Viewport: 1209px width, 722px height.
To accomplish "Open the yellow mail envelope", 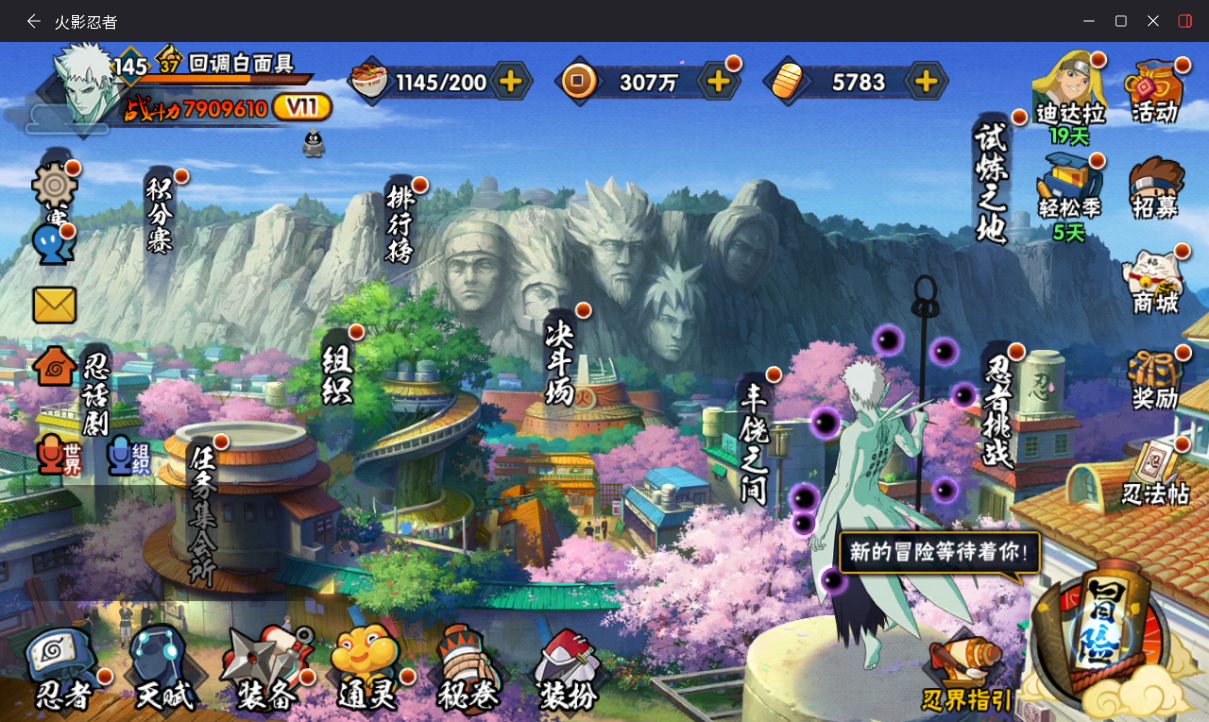I will (x=54, y=305).
